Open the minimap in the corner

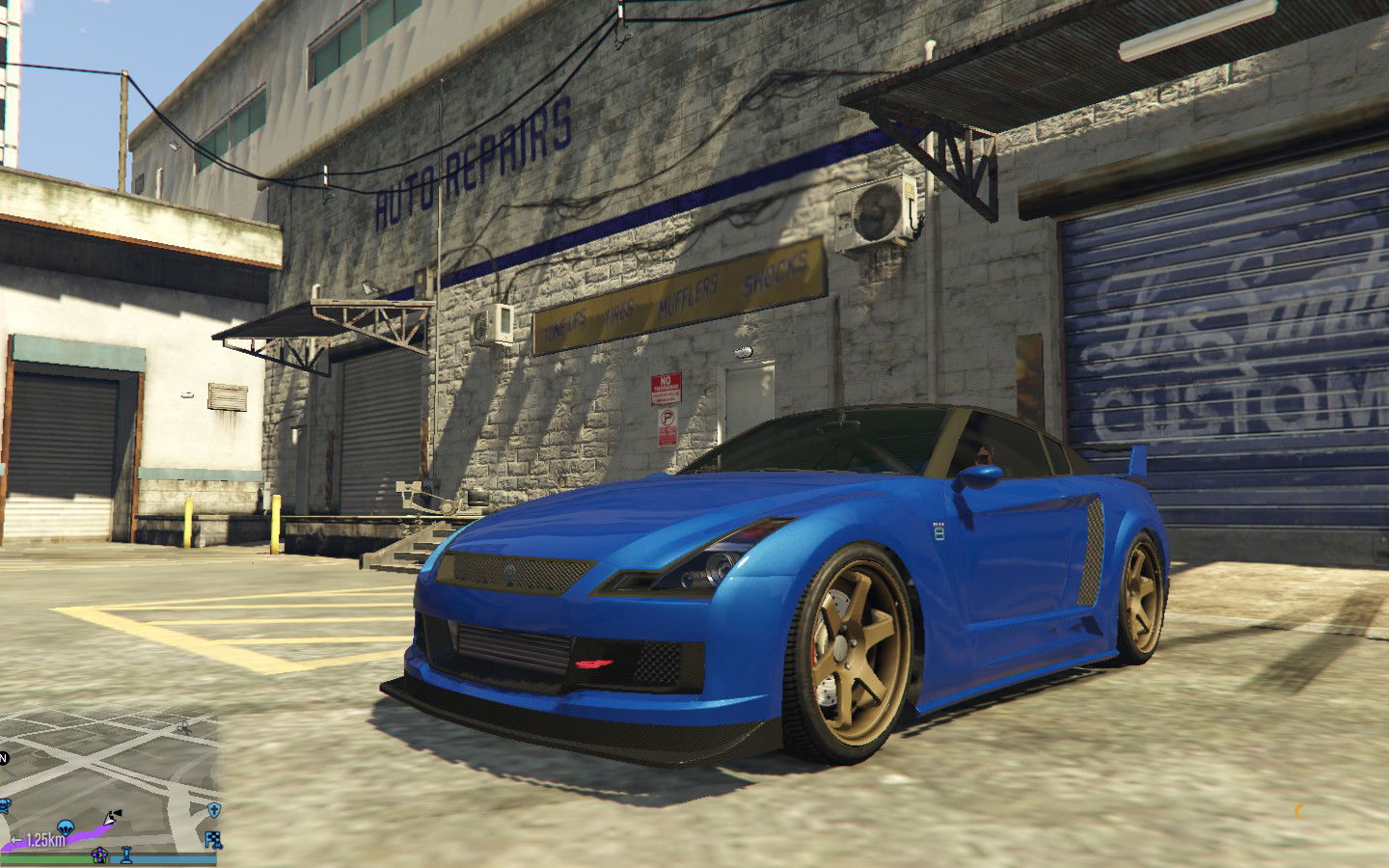click(x=109, y=783)
